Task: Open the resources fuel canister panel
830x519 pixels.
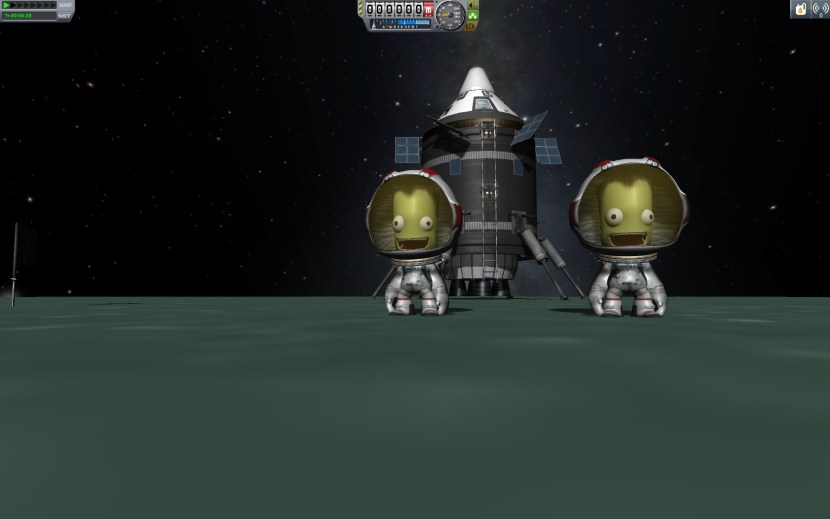Action: pyautogui.click(x=801, y=9)
